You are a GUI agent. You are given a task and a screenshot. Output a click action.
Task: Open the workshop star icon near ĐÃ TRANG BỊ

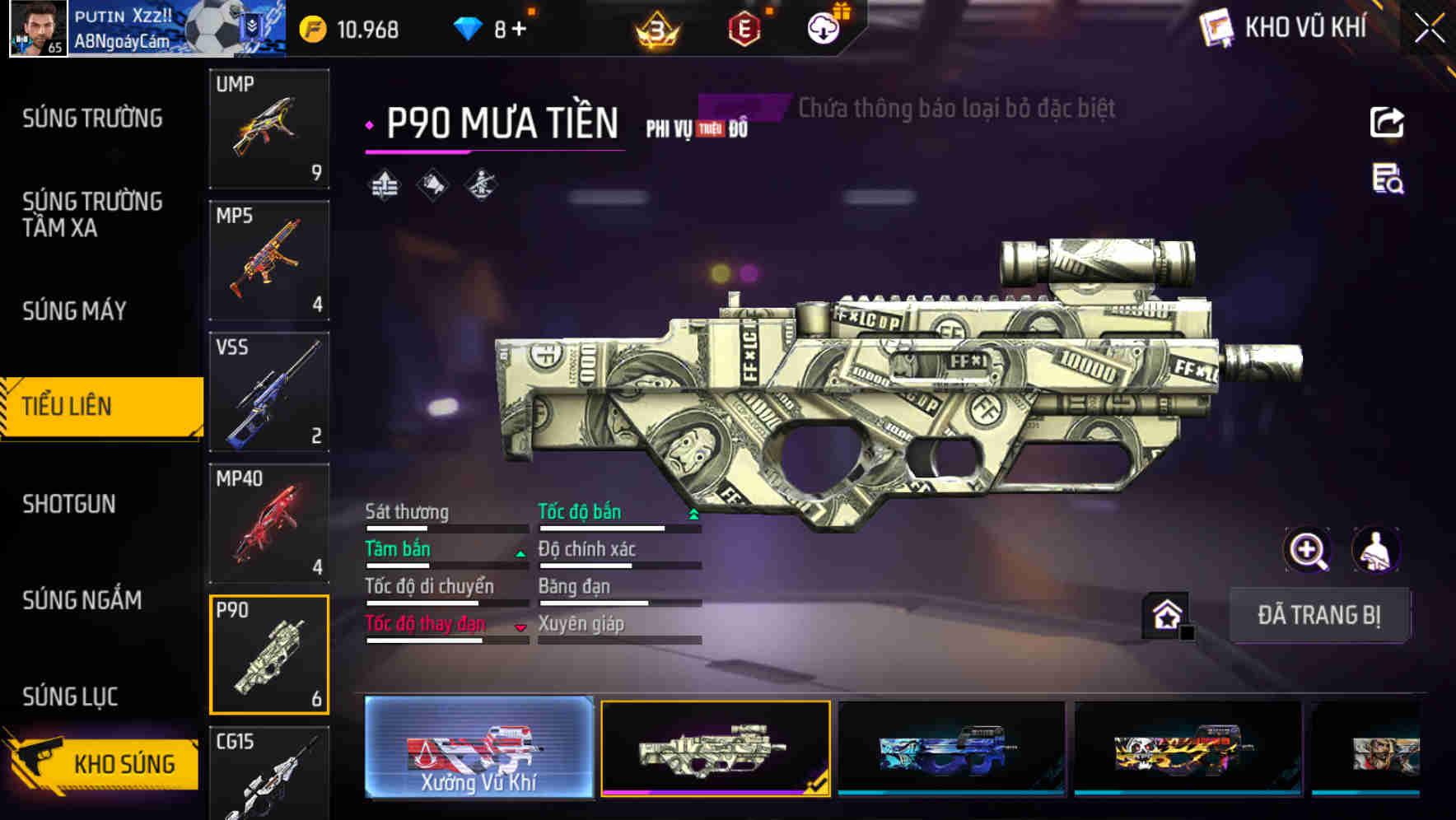click(1165, 614)
